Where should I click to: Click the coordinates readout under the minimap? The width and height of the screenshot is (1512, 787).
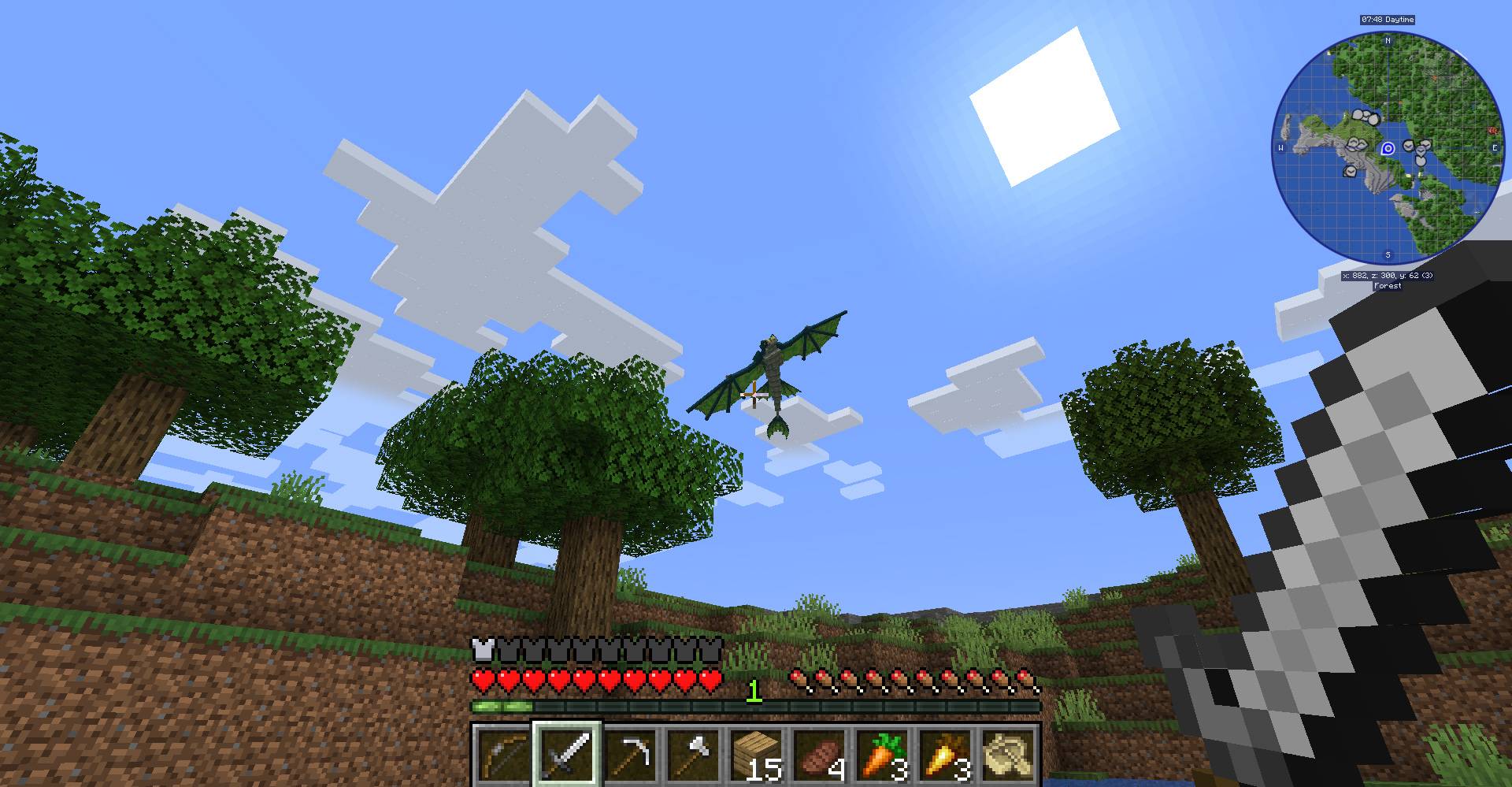coord(1388,275)
